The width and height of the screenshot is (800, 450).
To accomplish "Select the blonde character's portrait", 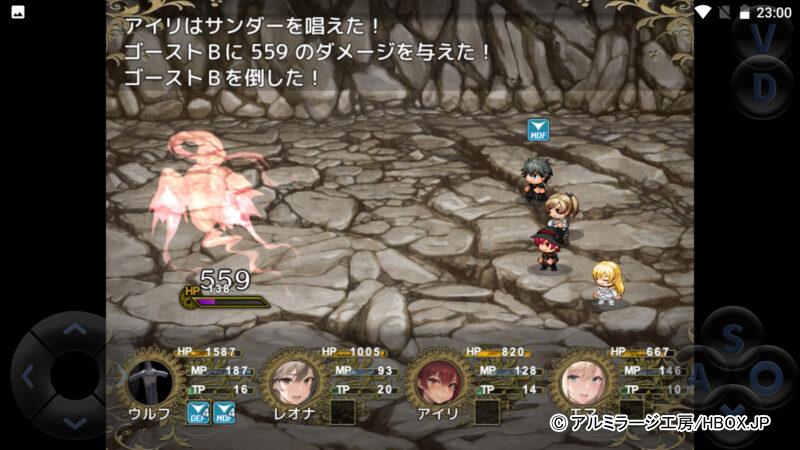I will pyautogui.click(x=584, y=378).
